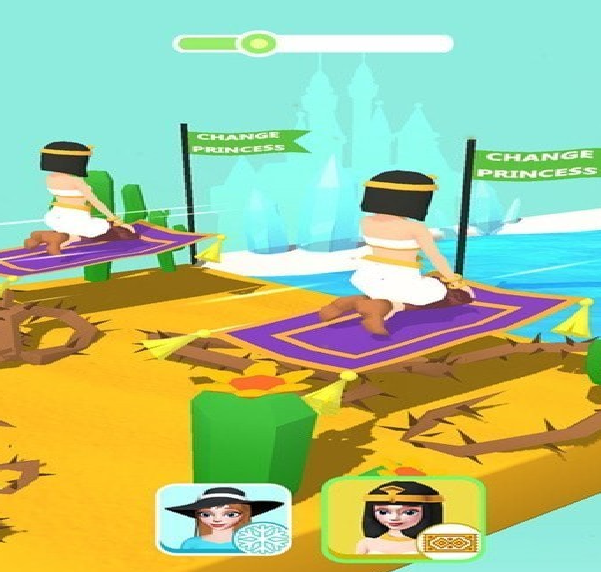This screenshot has width=601, height=572.
Task: Choose the Egyptian princess with carpet icon
Action: tap(404, 518)
